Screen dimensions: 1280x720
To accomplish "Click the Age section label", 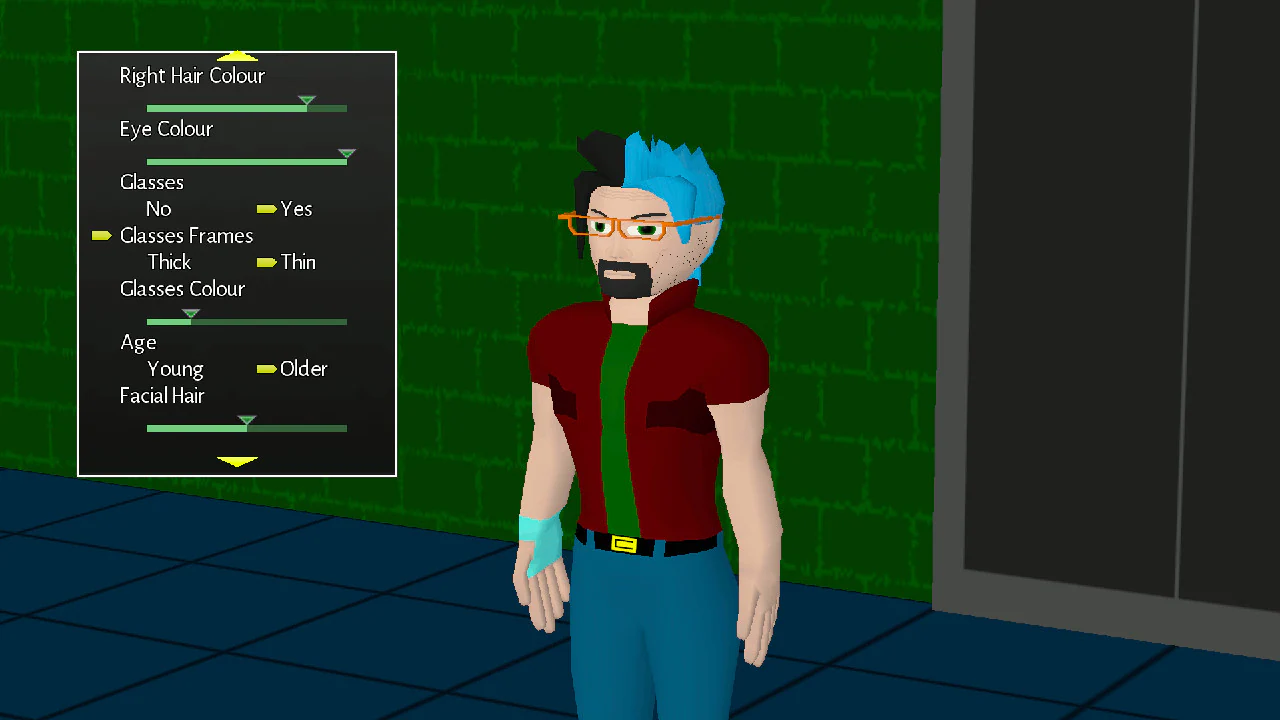I will click(138, 342).
